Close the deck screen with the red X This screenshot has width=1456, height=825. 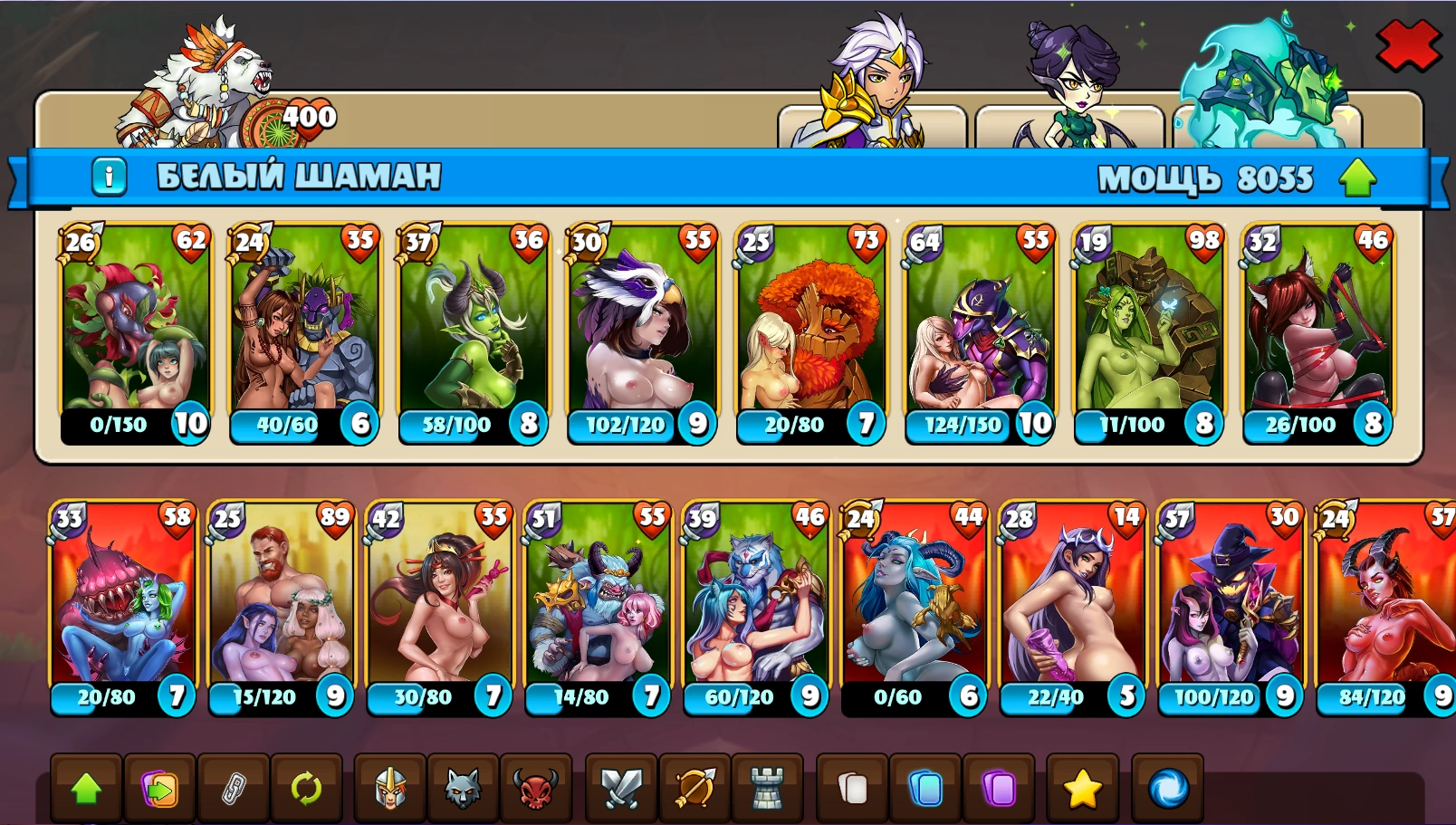[x=1407, y=45]
